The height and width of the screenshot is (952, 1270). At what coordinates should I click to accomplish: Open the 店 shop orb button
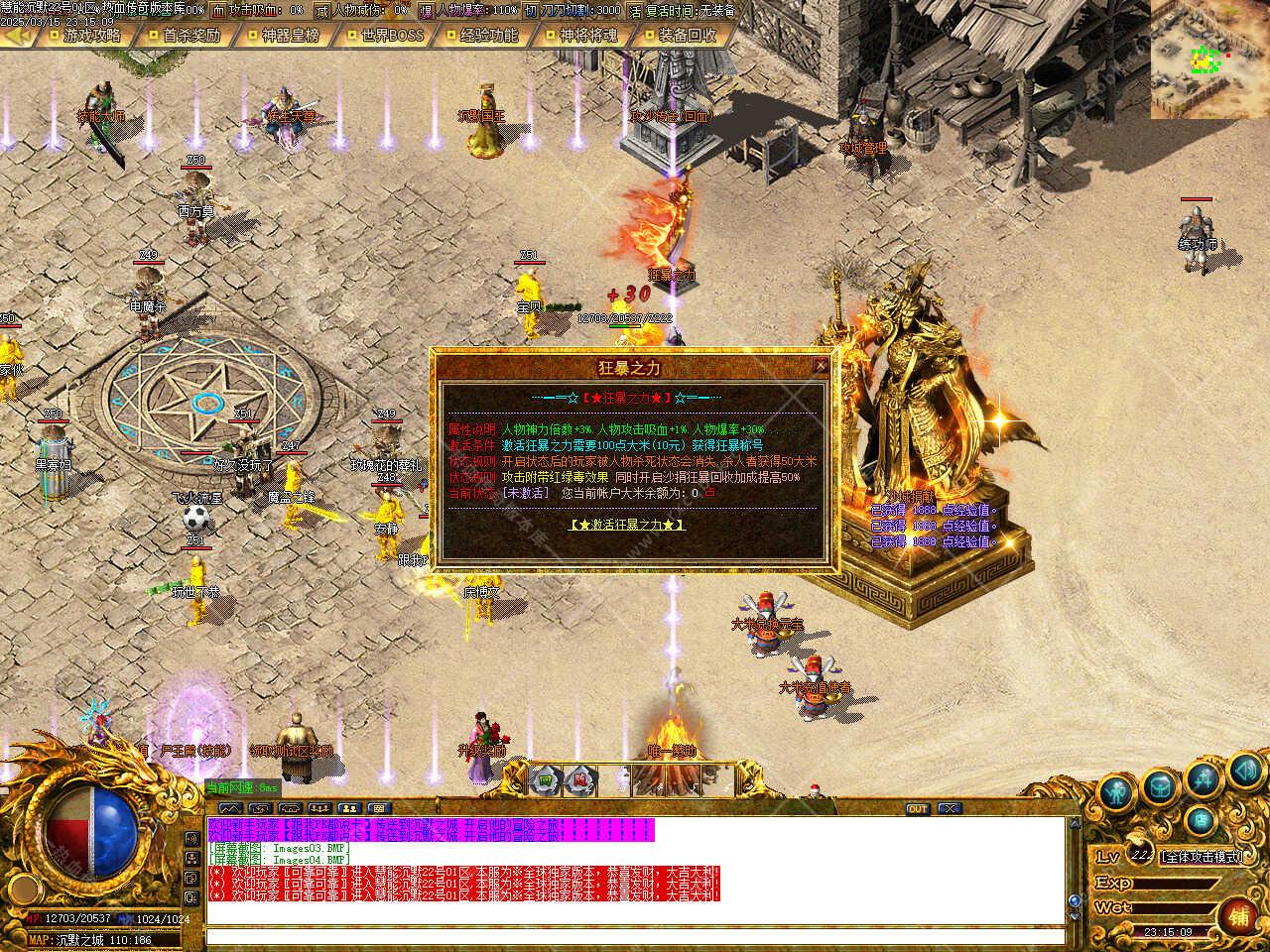[1201, 820]
